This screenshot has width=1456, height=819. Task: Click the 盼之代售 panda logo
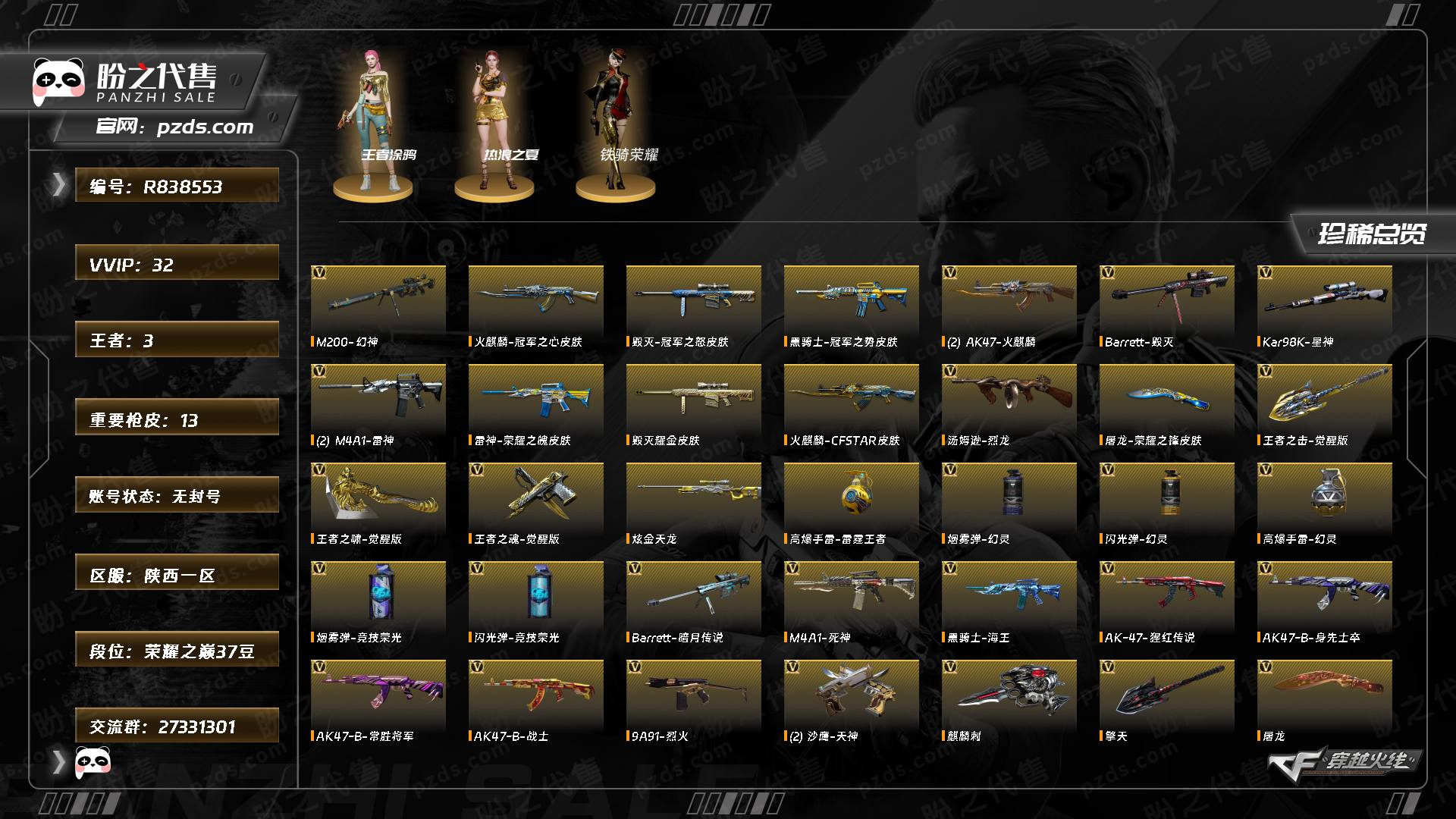click(59, 82)
